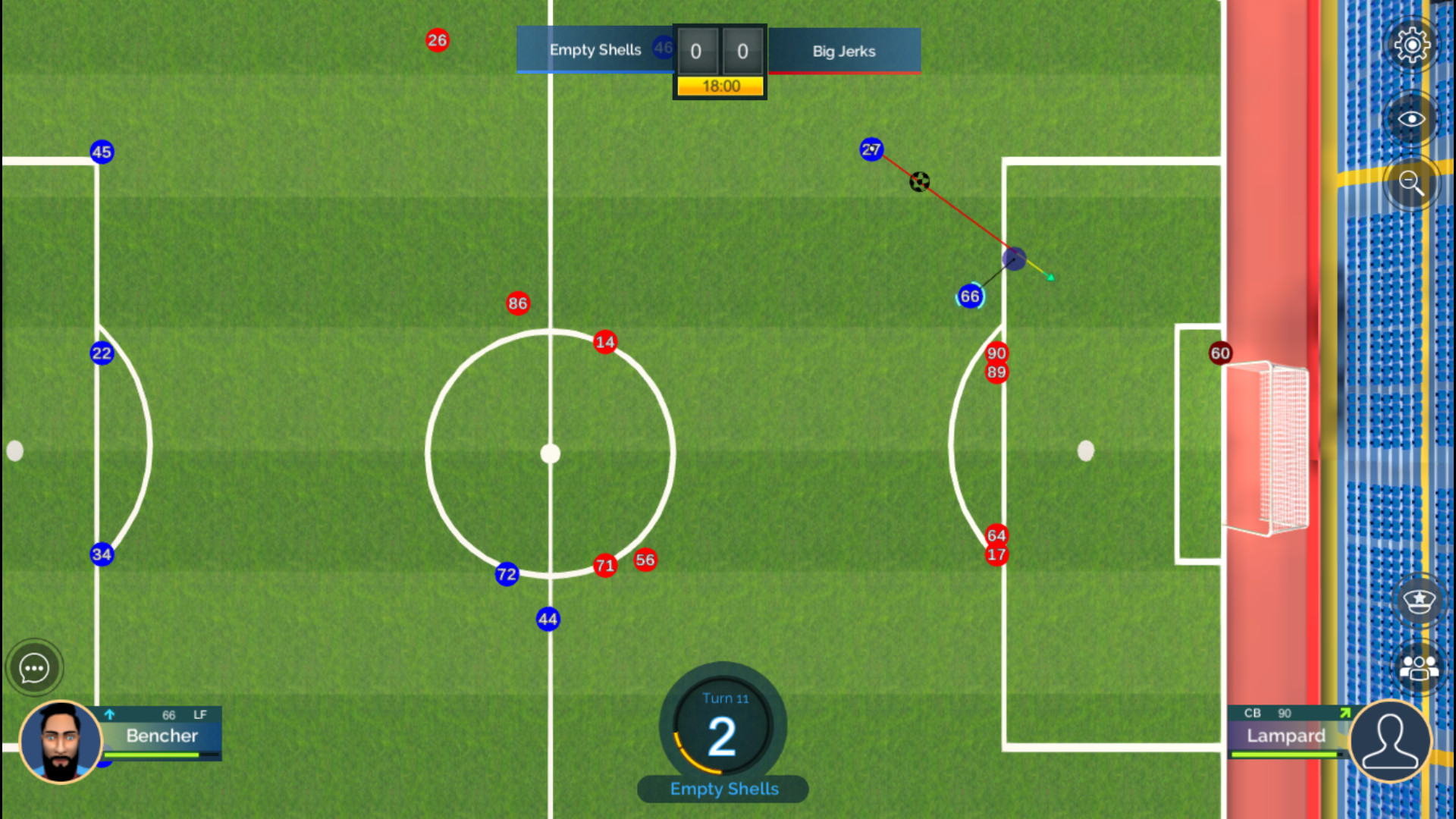This screenshot has width=1456, height=819.
Task: Expand the Big Jerks scoreboard panel
Action: coord(843,52)
